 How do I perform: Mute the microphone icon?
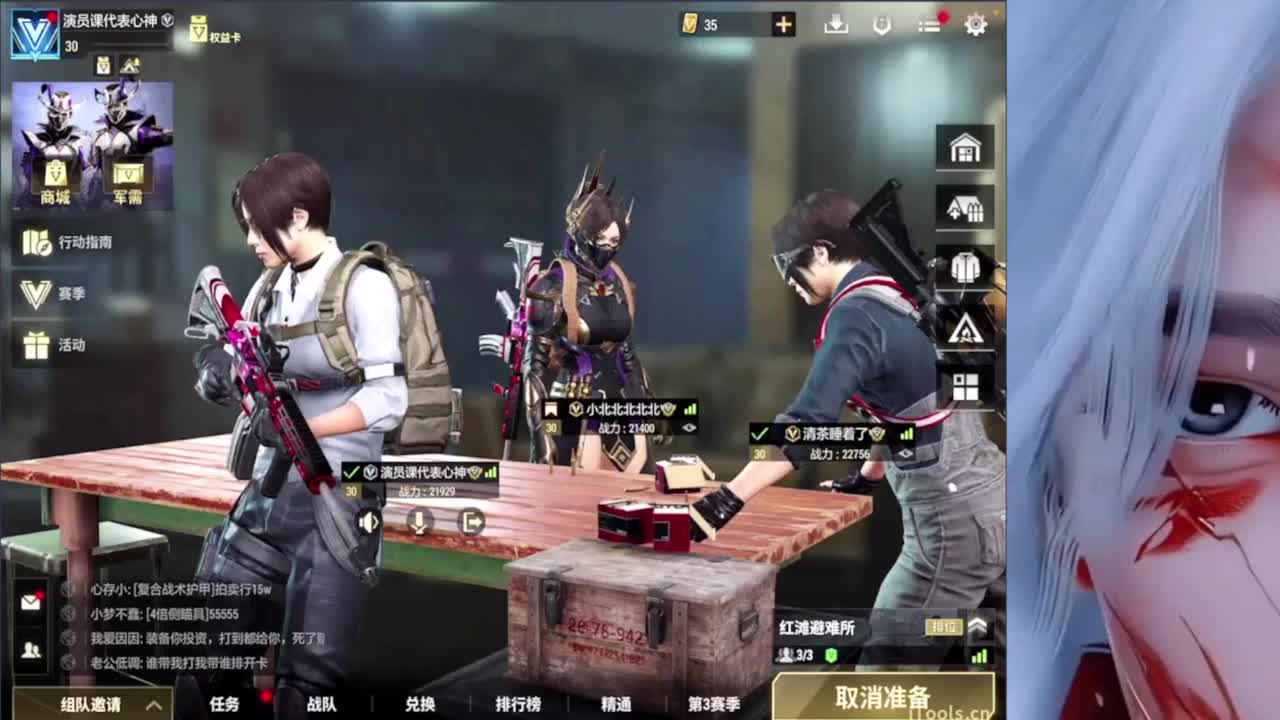pos(421,523)
